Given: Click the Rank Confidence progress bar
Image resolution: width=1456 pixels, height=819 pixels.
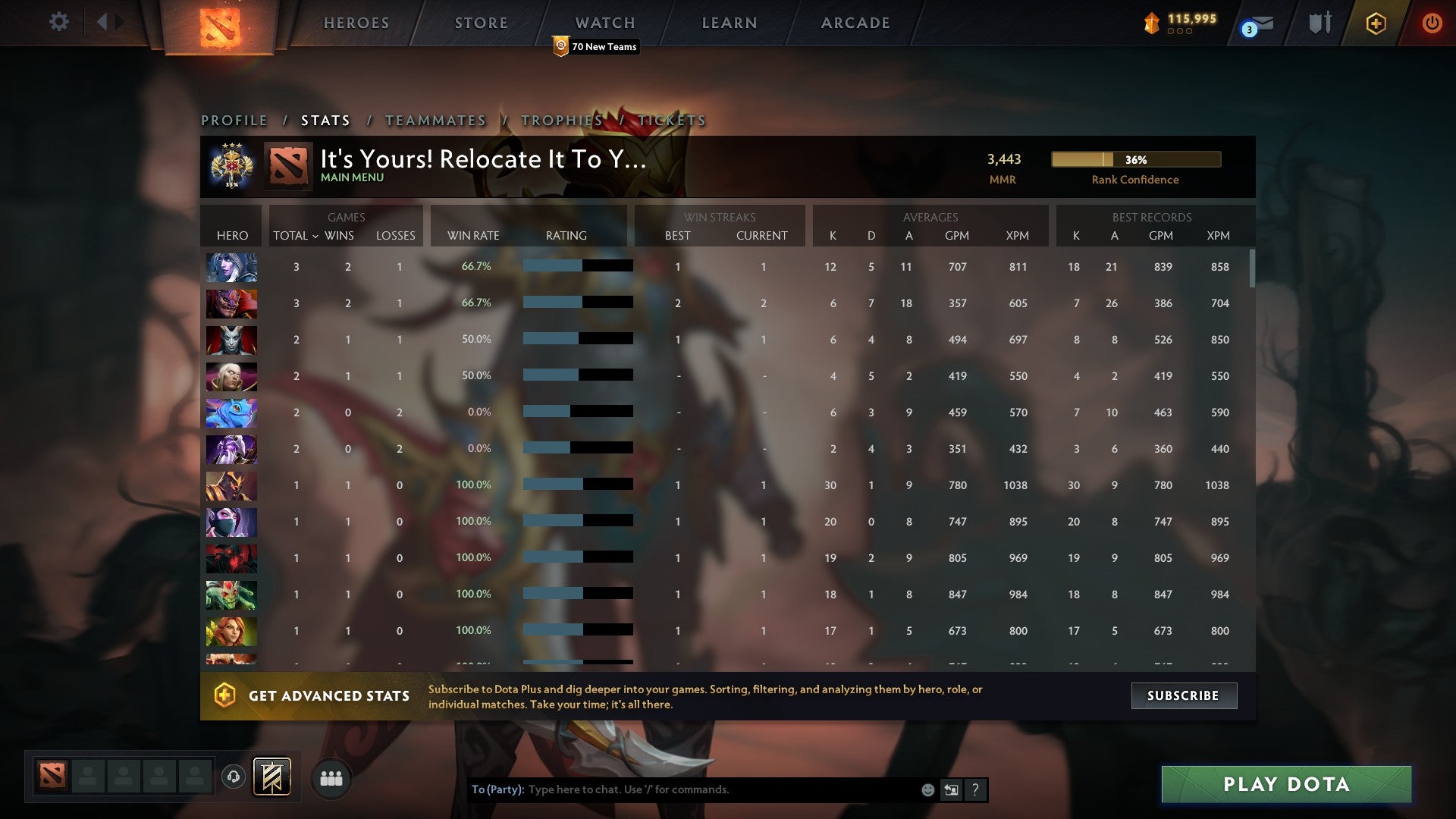Looking at the screenshot, I should (1135, 160).
